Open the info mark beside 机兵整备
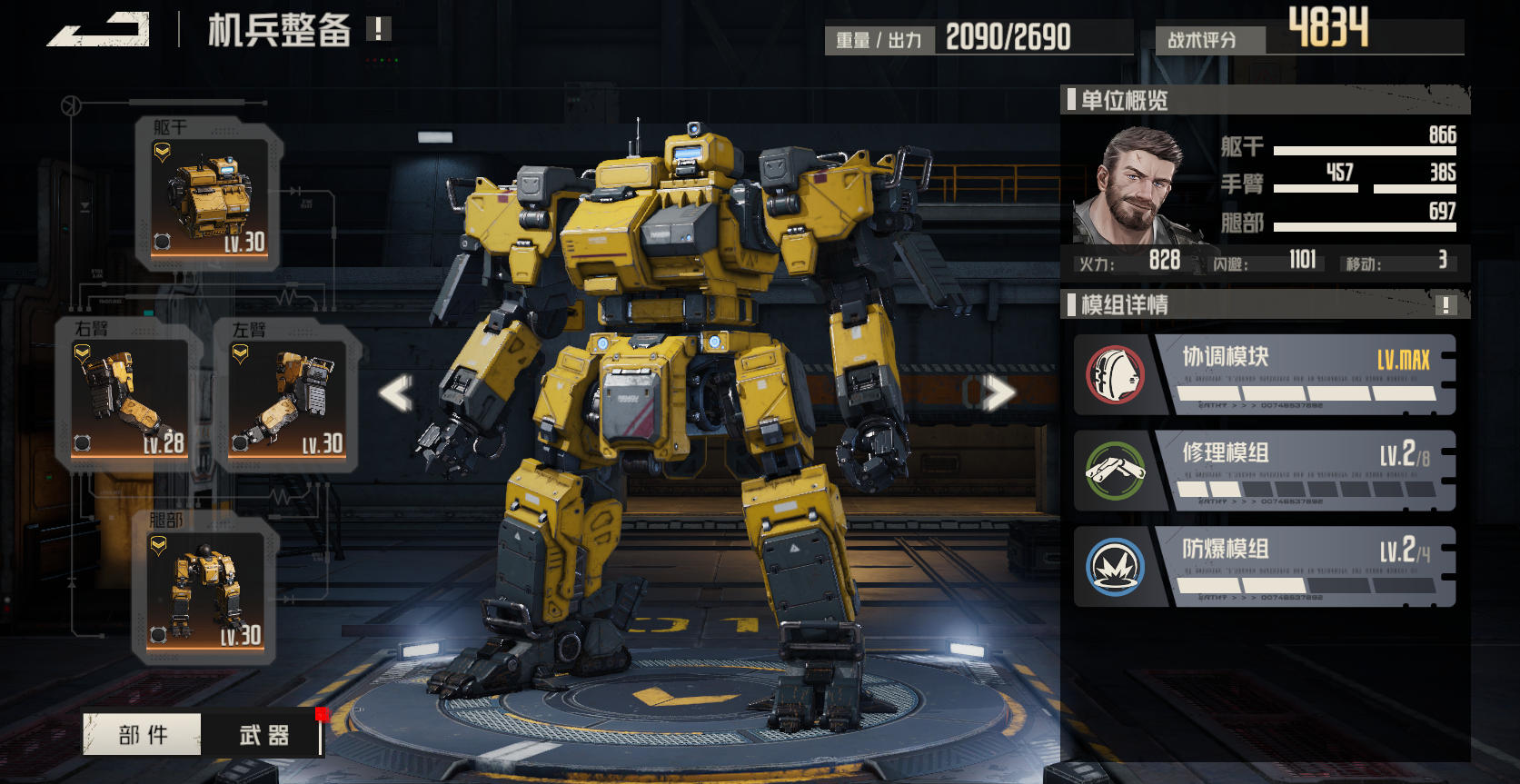Viewport: 1520px width, 784px height. [378, 29]
